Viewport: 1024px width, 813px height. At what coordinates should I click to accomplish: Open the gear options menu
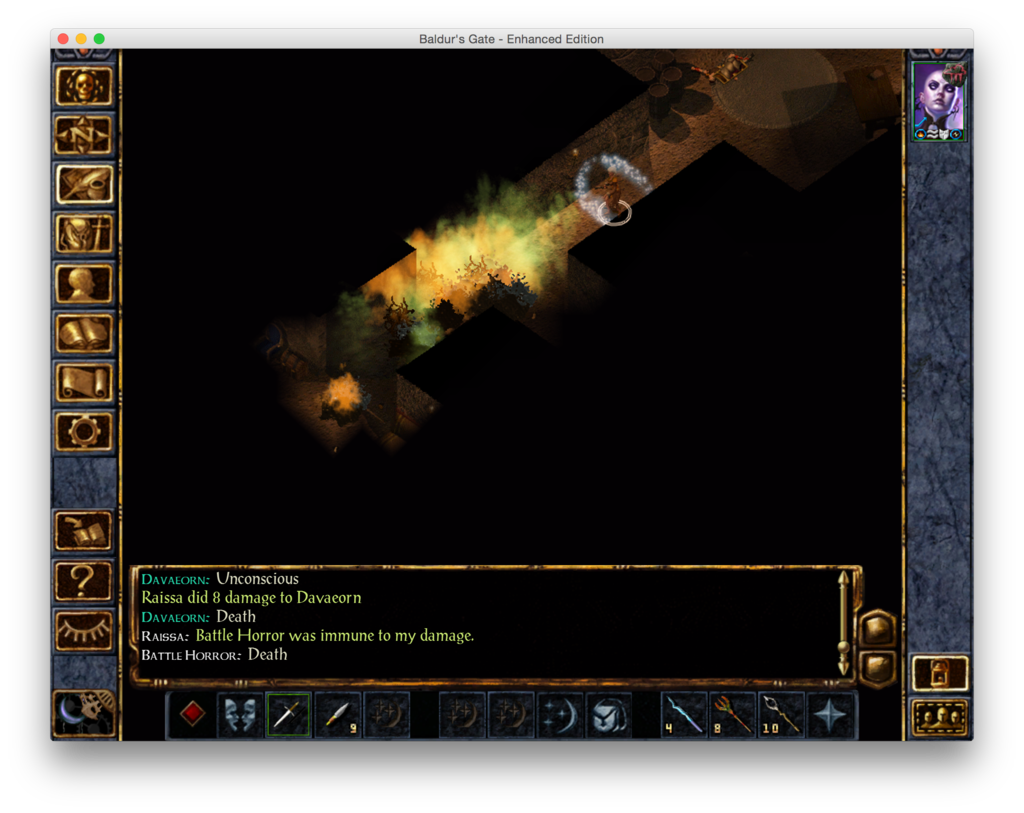click(x=84, y=431)
